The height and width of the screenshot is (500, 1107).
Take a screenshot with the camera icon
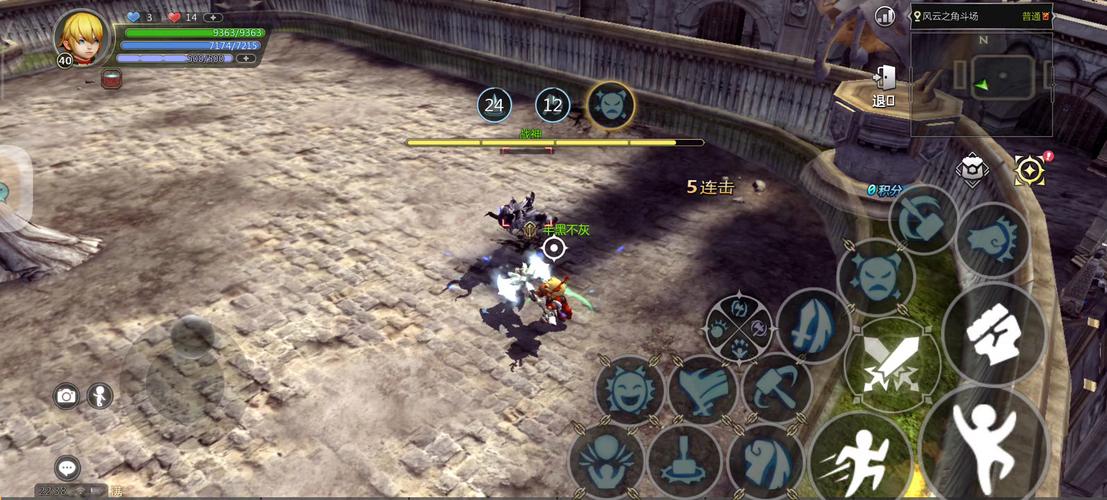coord(66,396)
